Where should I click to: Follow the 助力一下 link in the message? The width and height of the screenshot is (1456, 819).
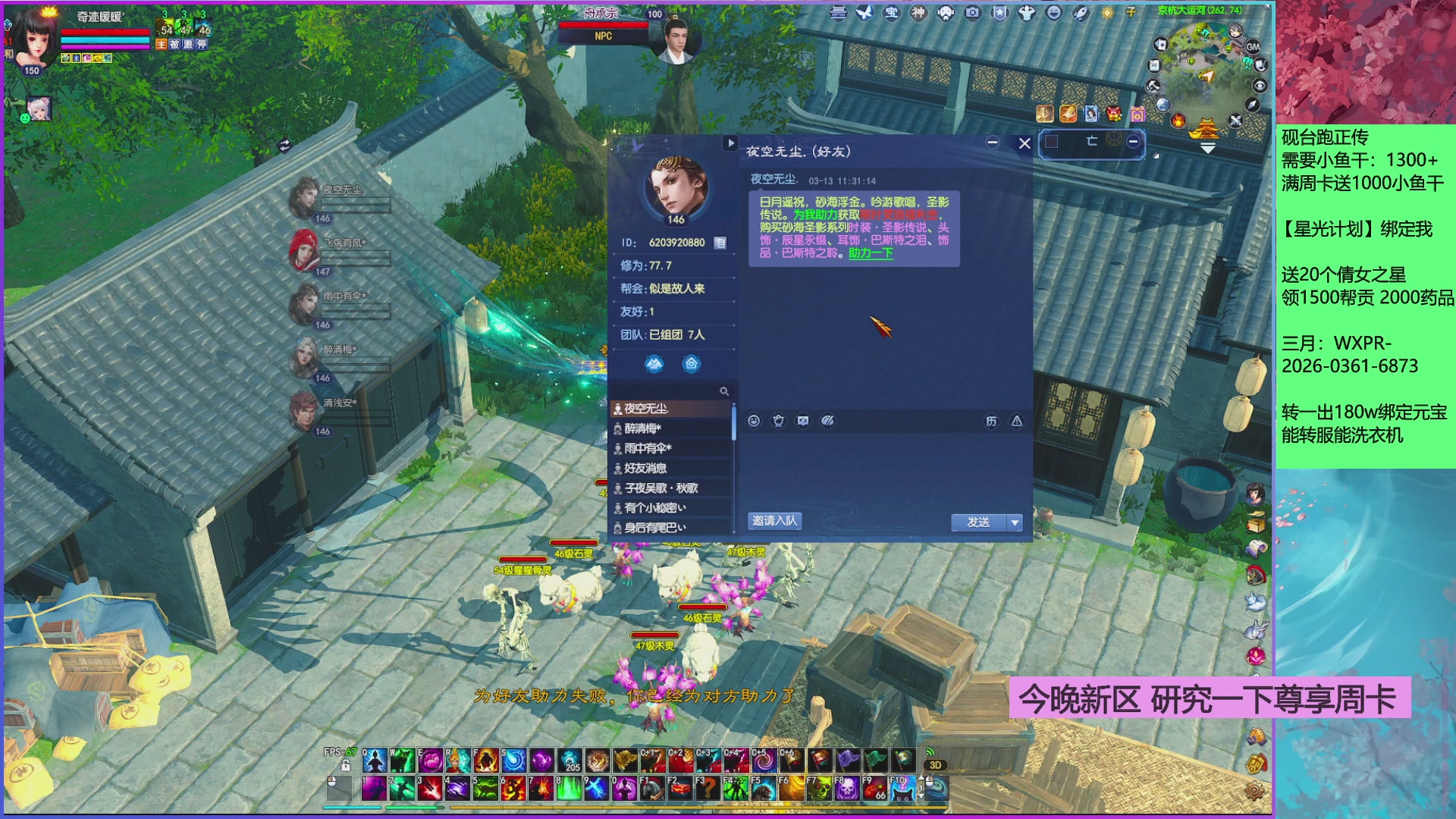coord(871,253)
